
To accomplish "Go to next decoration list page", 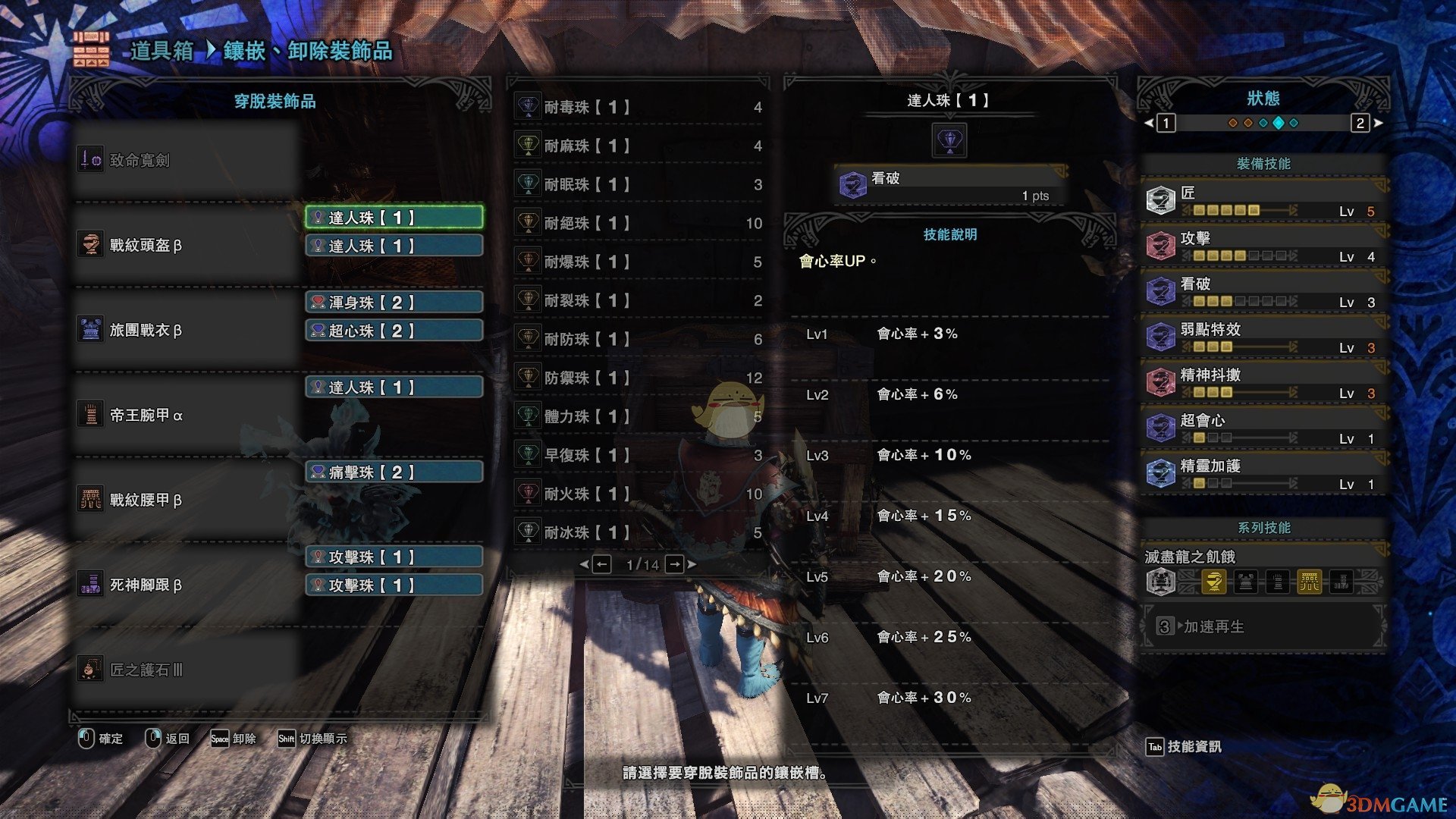I will 674,564.
